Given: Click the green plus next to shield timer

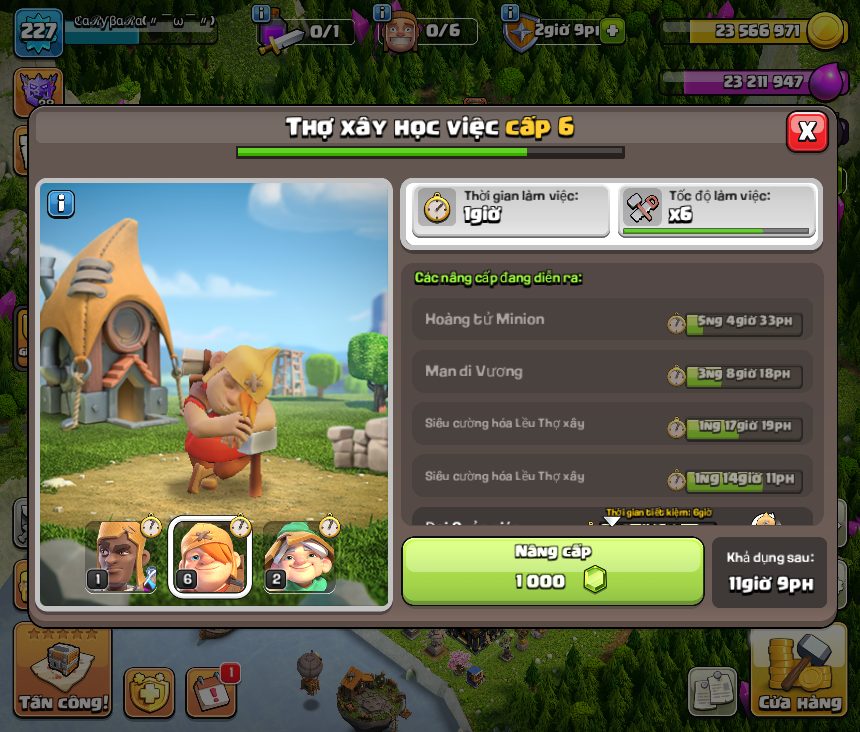Looking at the screenshot, I should pos(613,31).
